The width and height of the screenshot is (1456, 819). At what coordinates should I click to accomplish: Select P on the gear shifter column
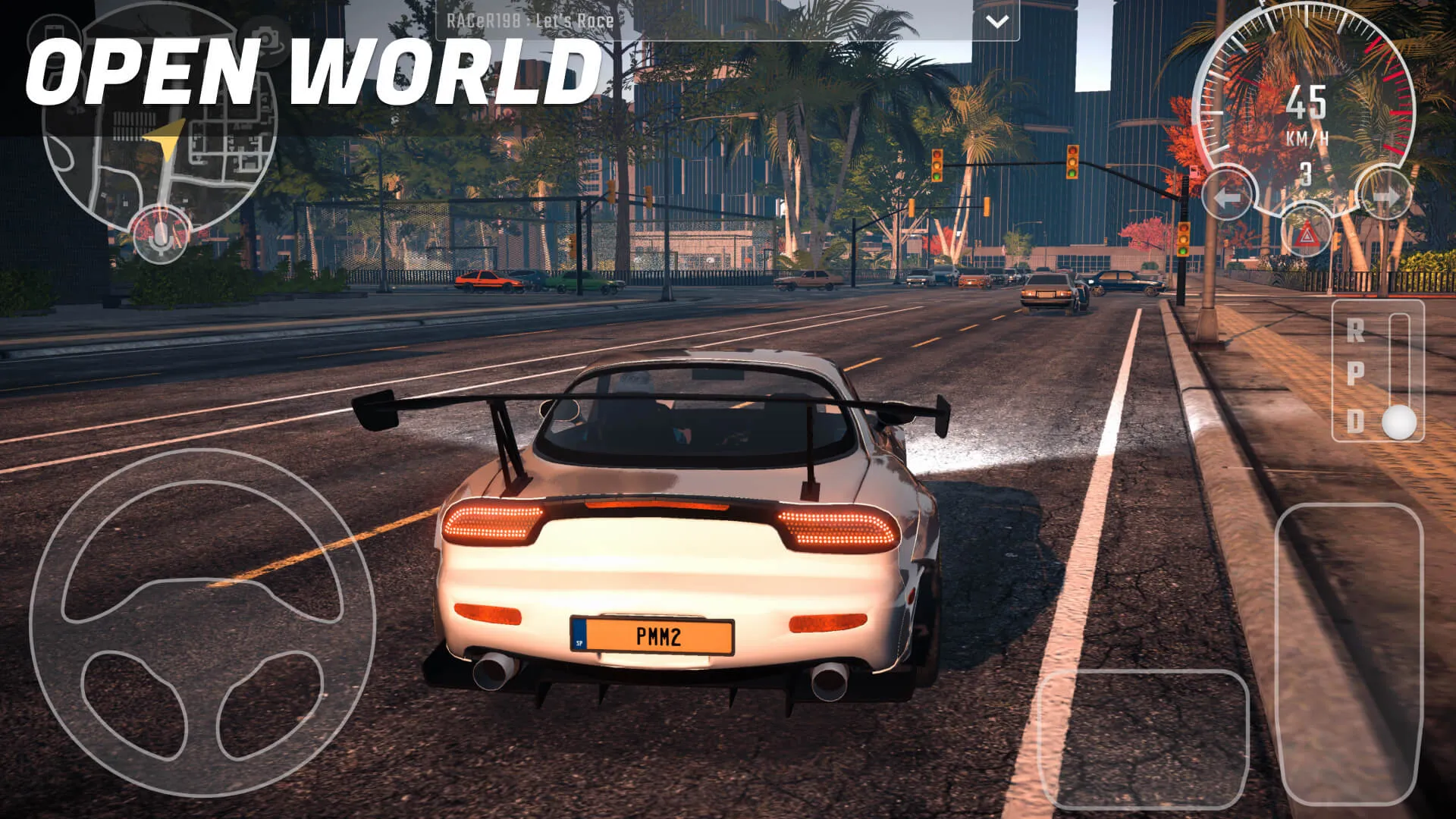point(1355,372)
